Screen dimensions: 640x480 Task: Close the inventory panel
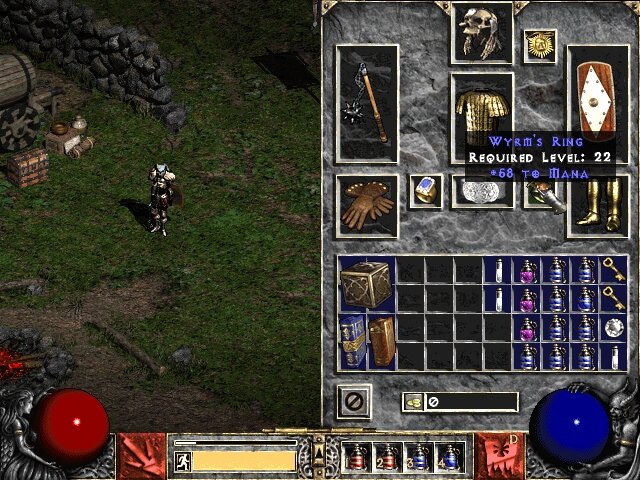353,402
